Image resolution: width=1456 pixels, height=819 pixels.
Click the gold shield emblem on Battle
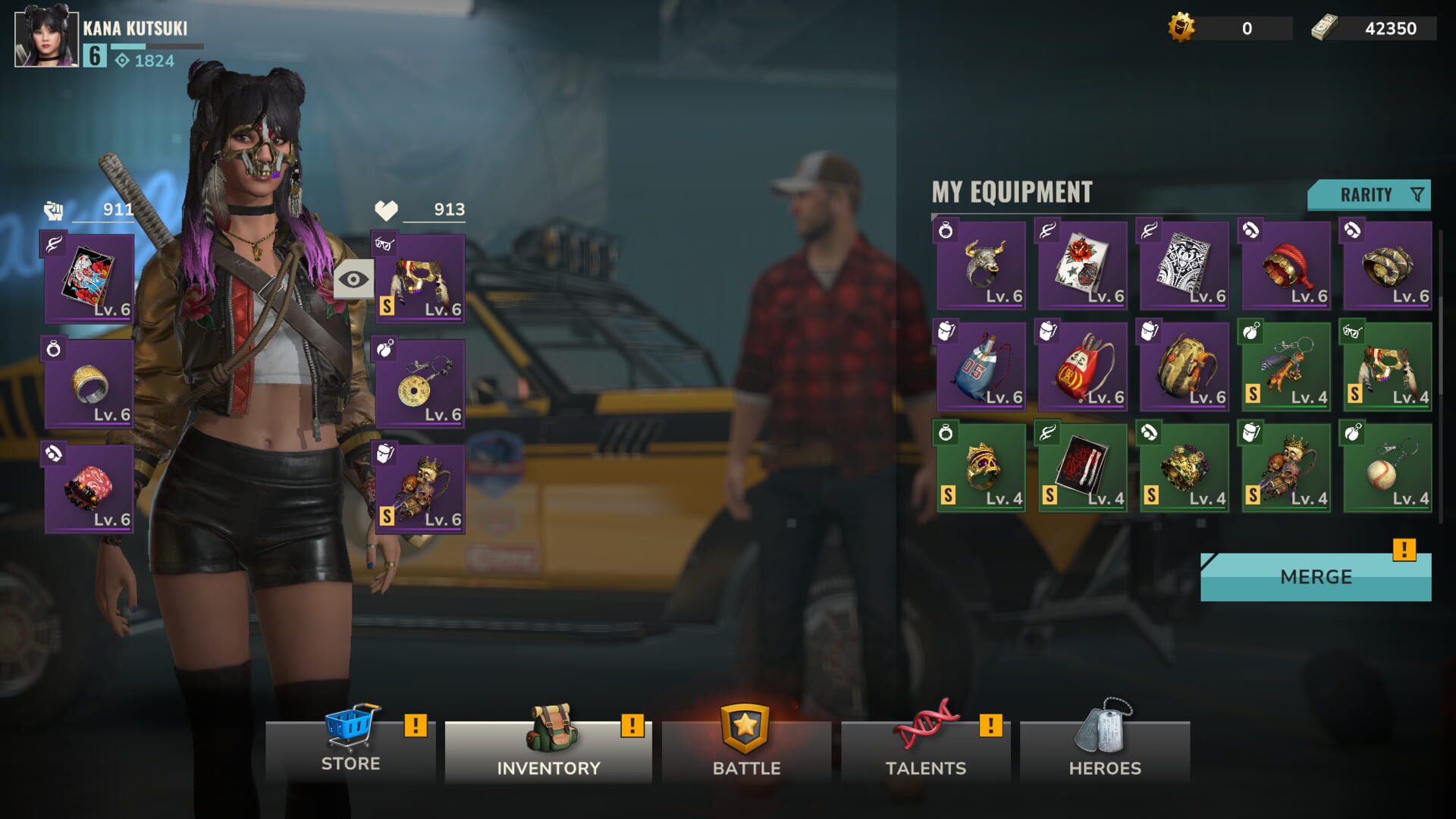(746, 729)
